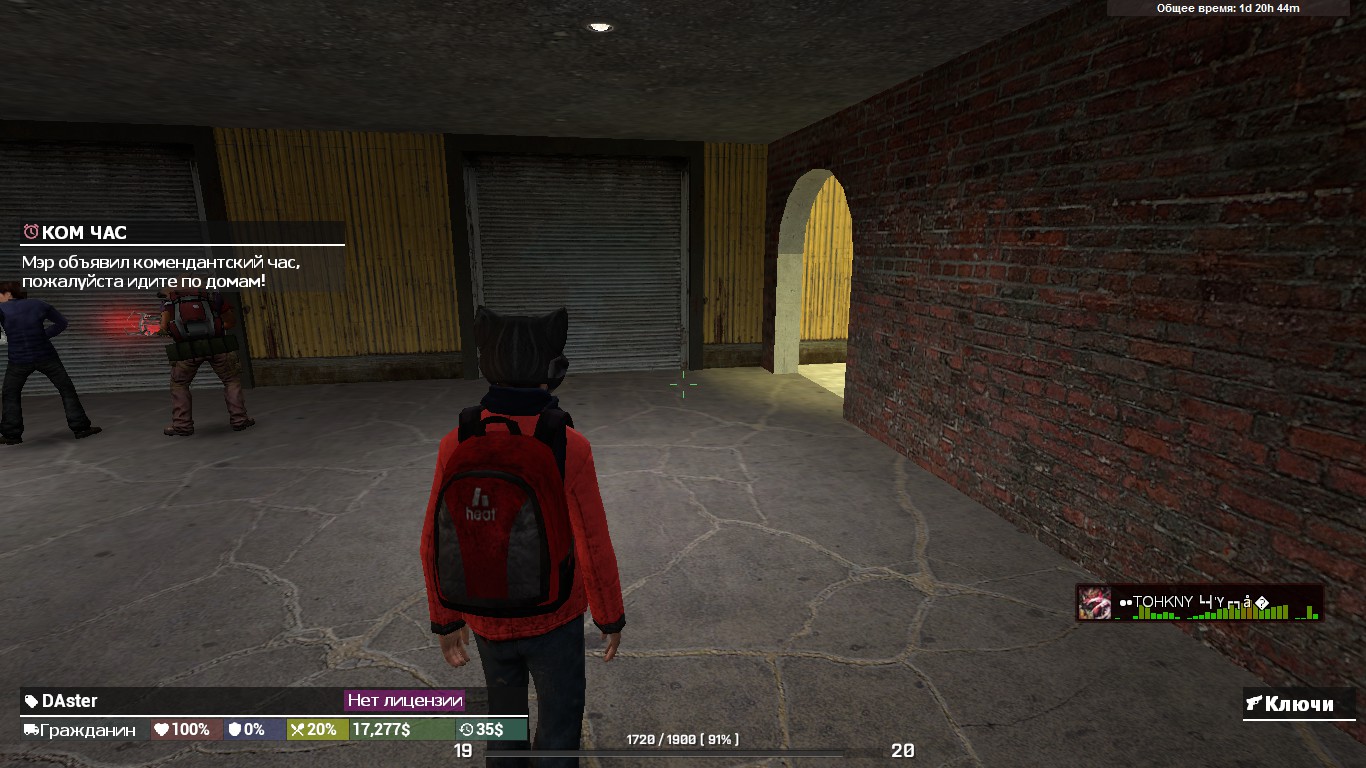
Task: Click the DAster player name tag
Action: coord(69,701)
